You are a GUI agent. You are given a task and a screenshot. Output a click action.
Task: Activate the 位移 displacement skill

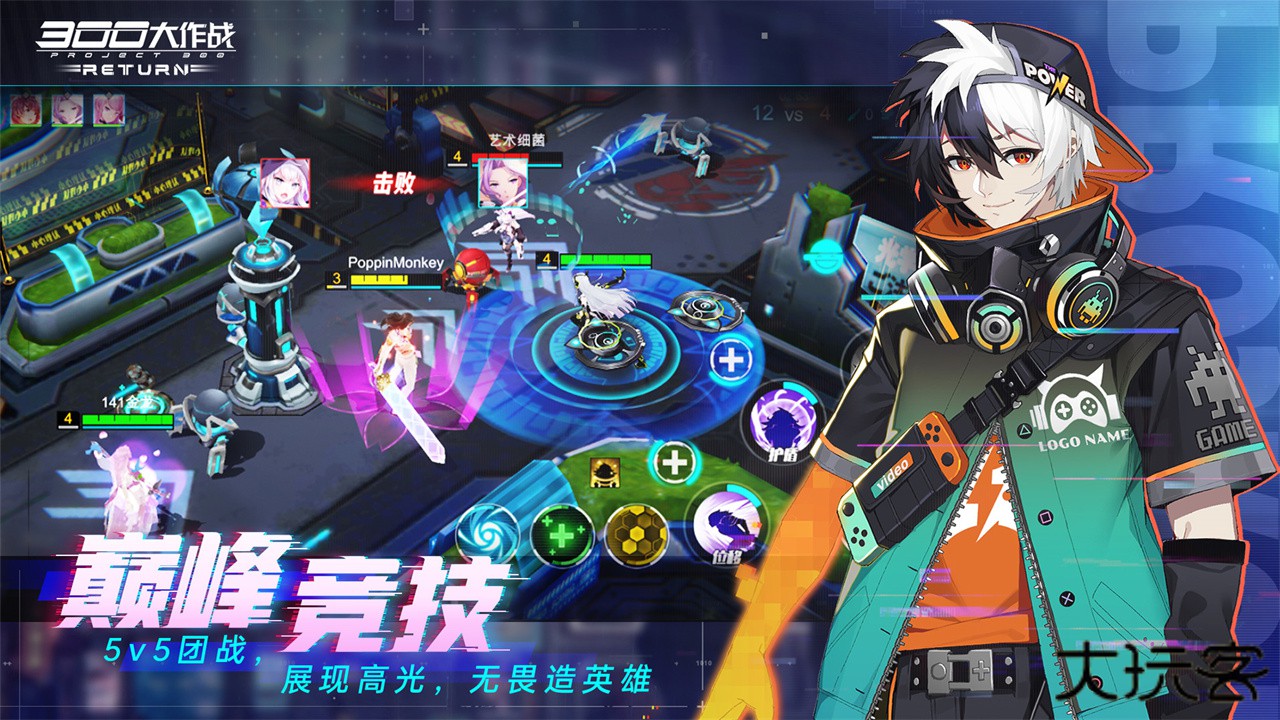pyautogui.click(x=730, y=525)
